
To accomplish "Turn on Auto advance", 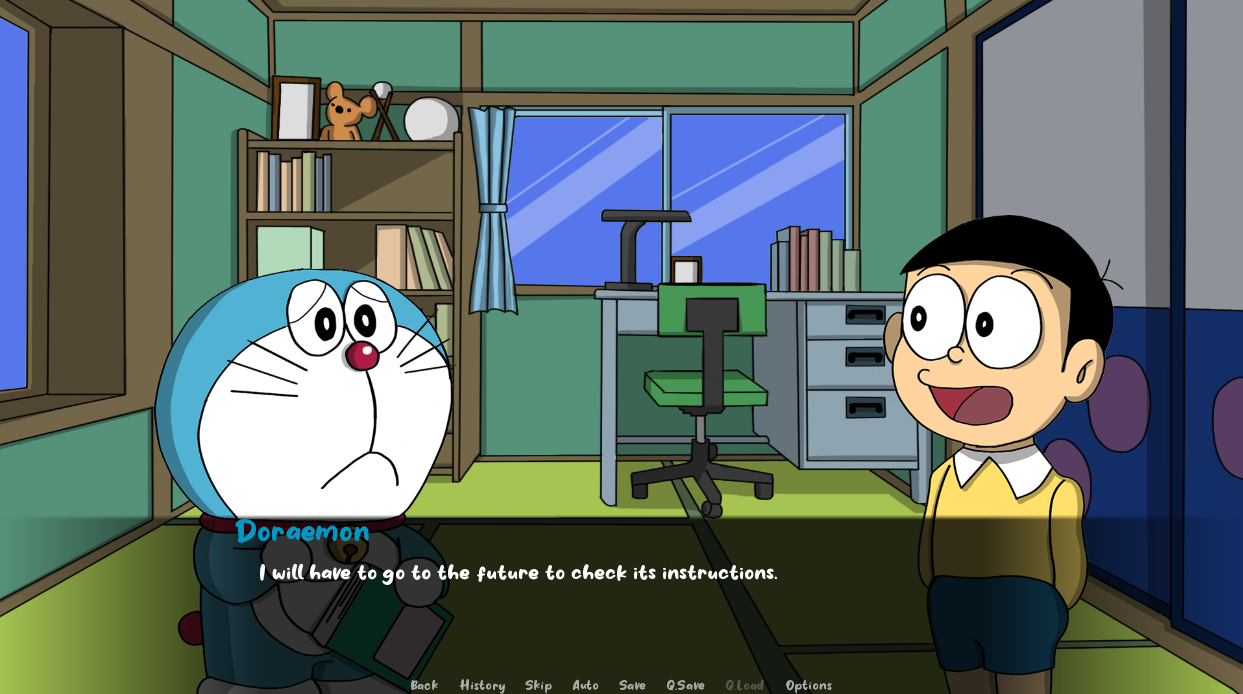I will click(585, 685).
